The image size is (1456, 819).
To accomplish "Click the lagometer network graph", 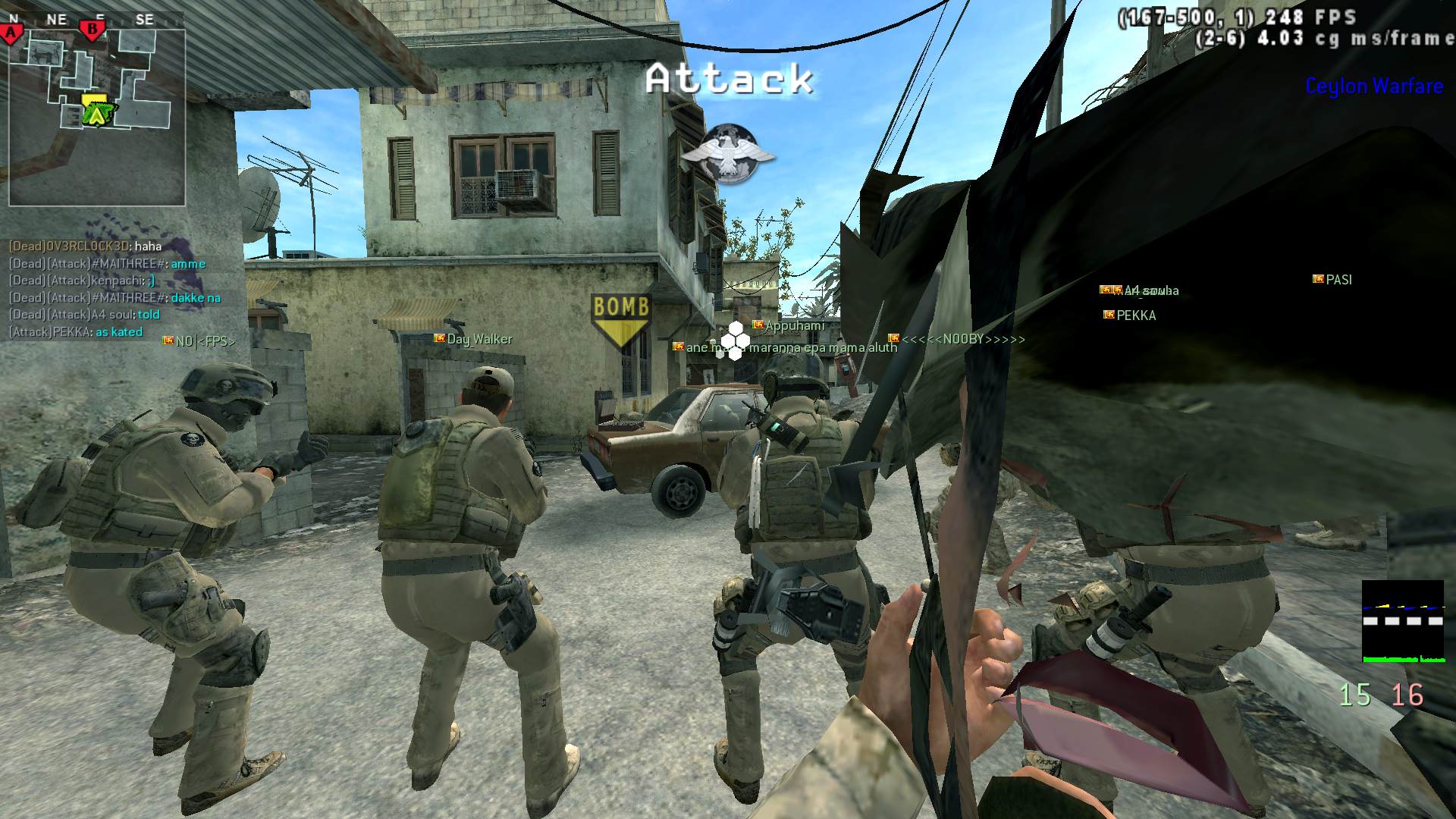I will point(1403,622).
